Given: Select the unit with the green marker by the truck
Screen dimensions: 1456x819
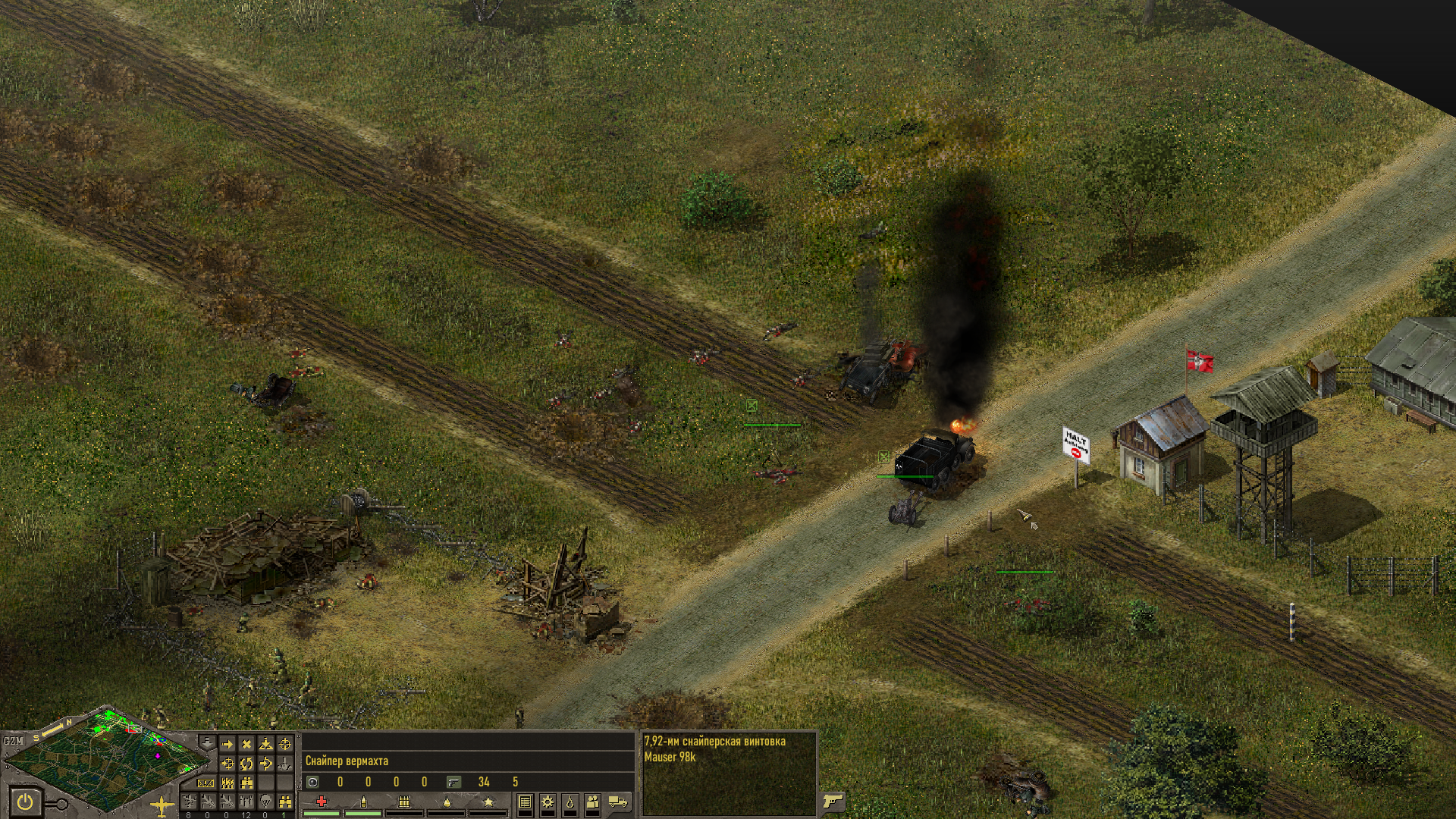Looking at the screenshot, I should click(883, 457).
